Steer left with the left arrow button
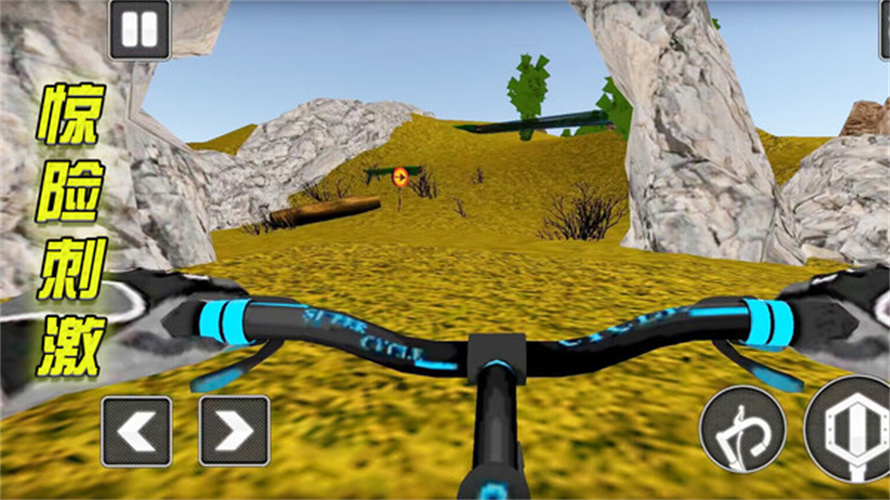The width and height of the screenshot is (890, 500). (x=136, y=431)
